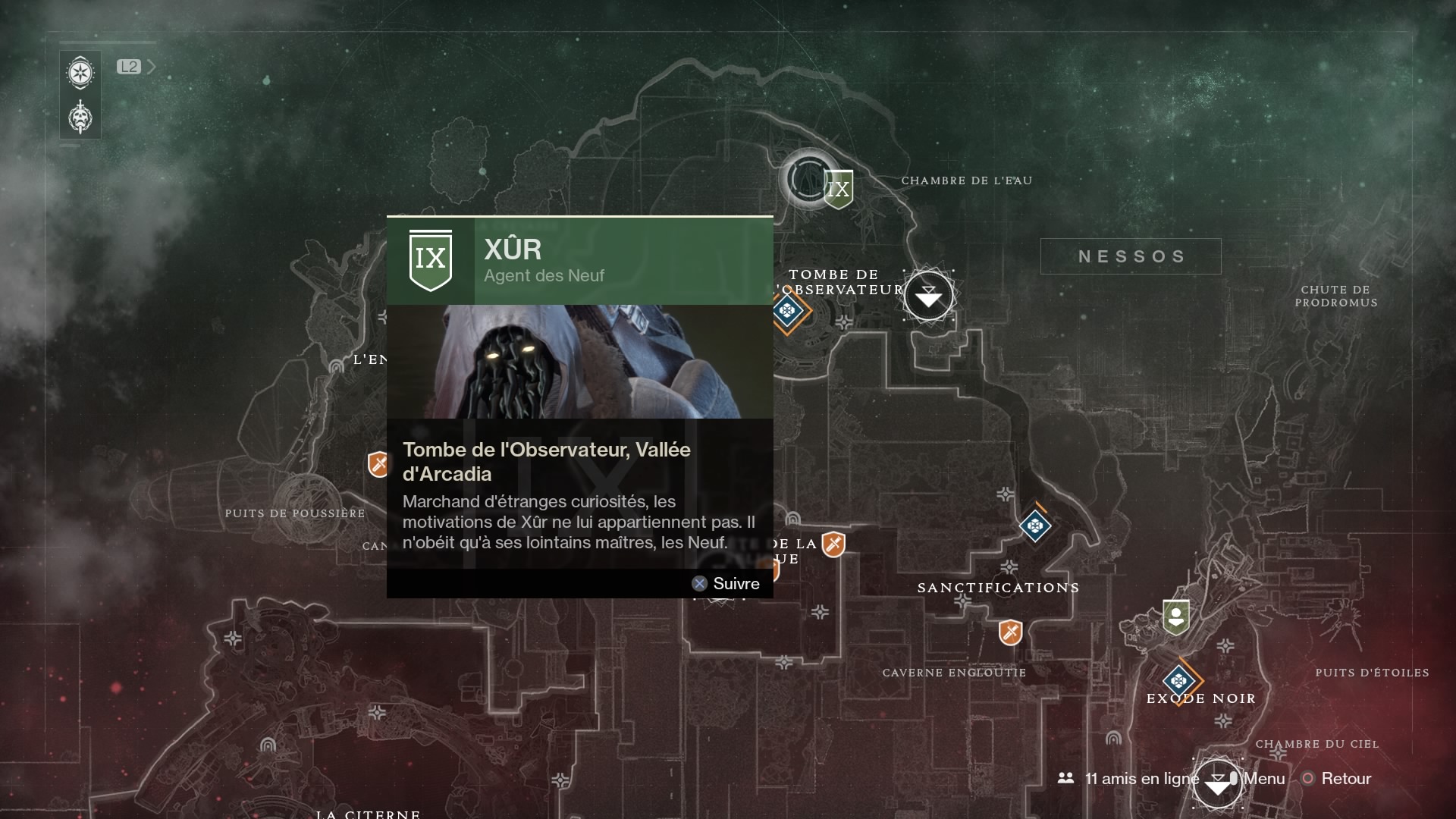Choose the adventure shield marker above Caverne Engloutie
The height and width of the screenshot is (819, 1456).
tap(1010, 632)
